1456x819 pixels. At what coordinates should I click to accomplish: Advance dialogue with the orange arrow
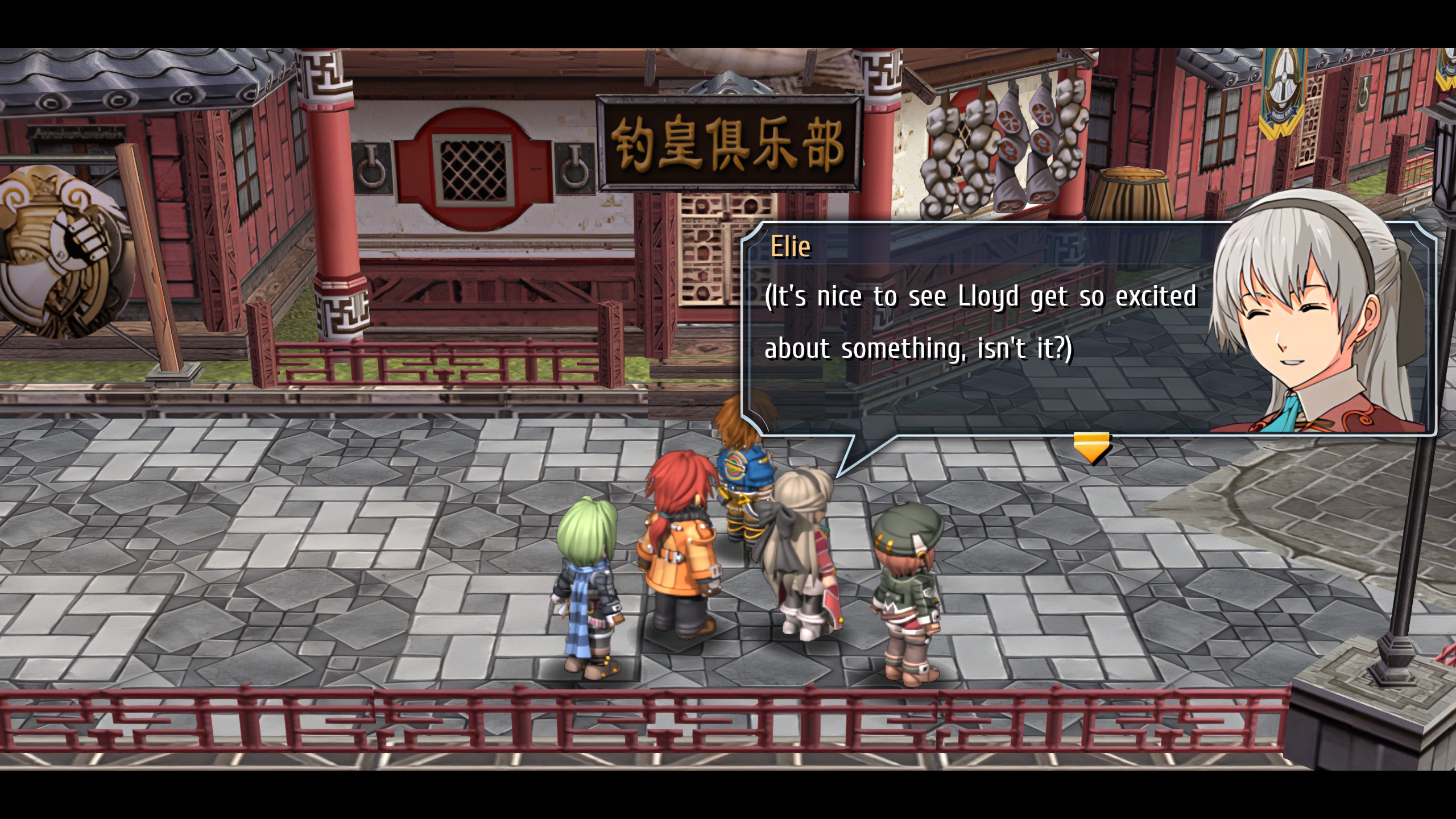coord(1091,447)
